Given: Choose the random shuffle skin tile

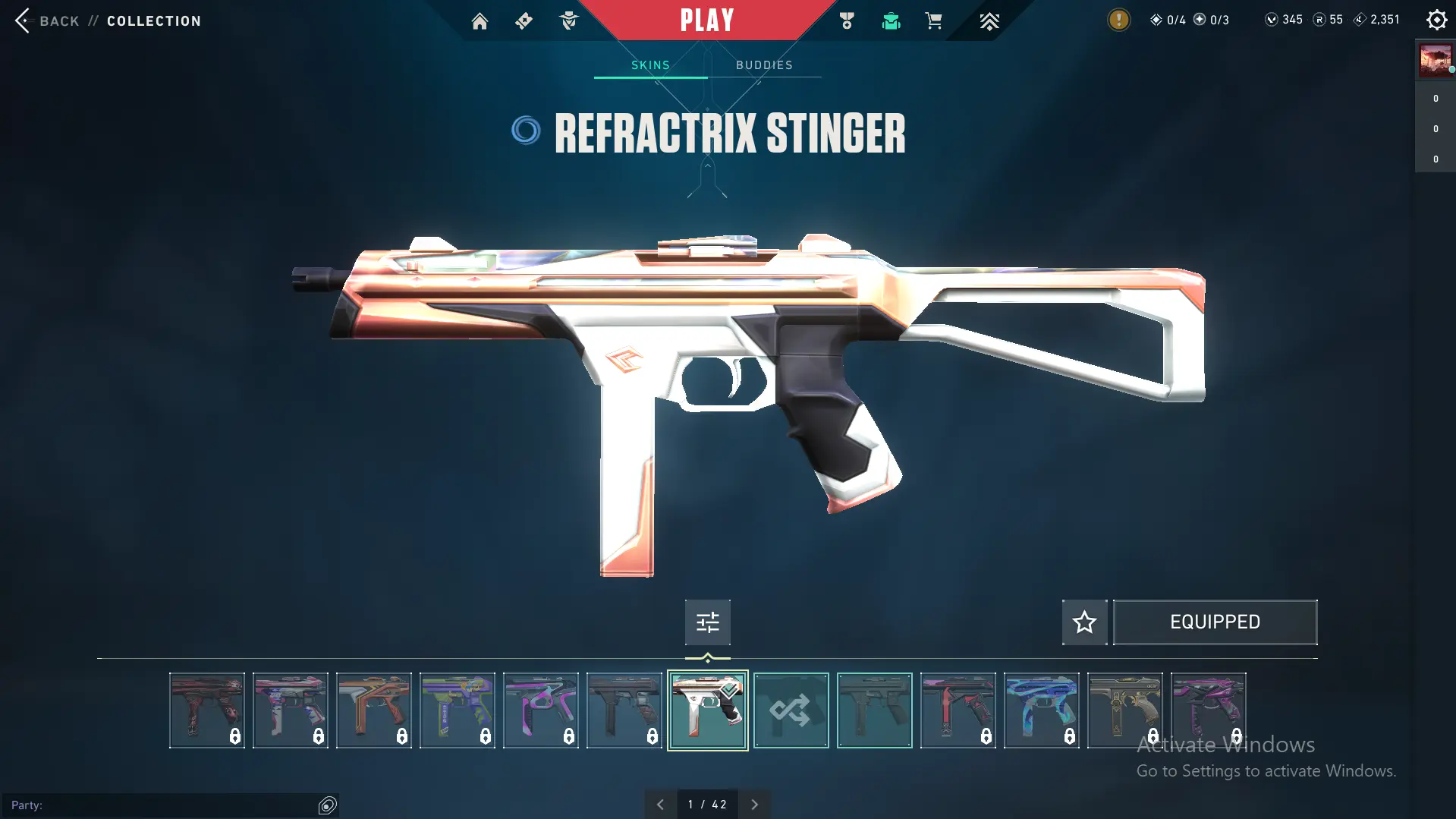Looking at the screenshot, I should coord(791,710).
